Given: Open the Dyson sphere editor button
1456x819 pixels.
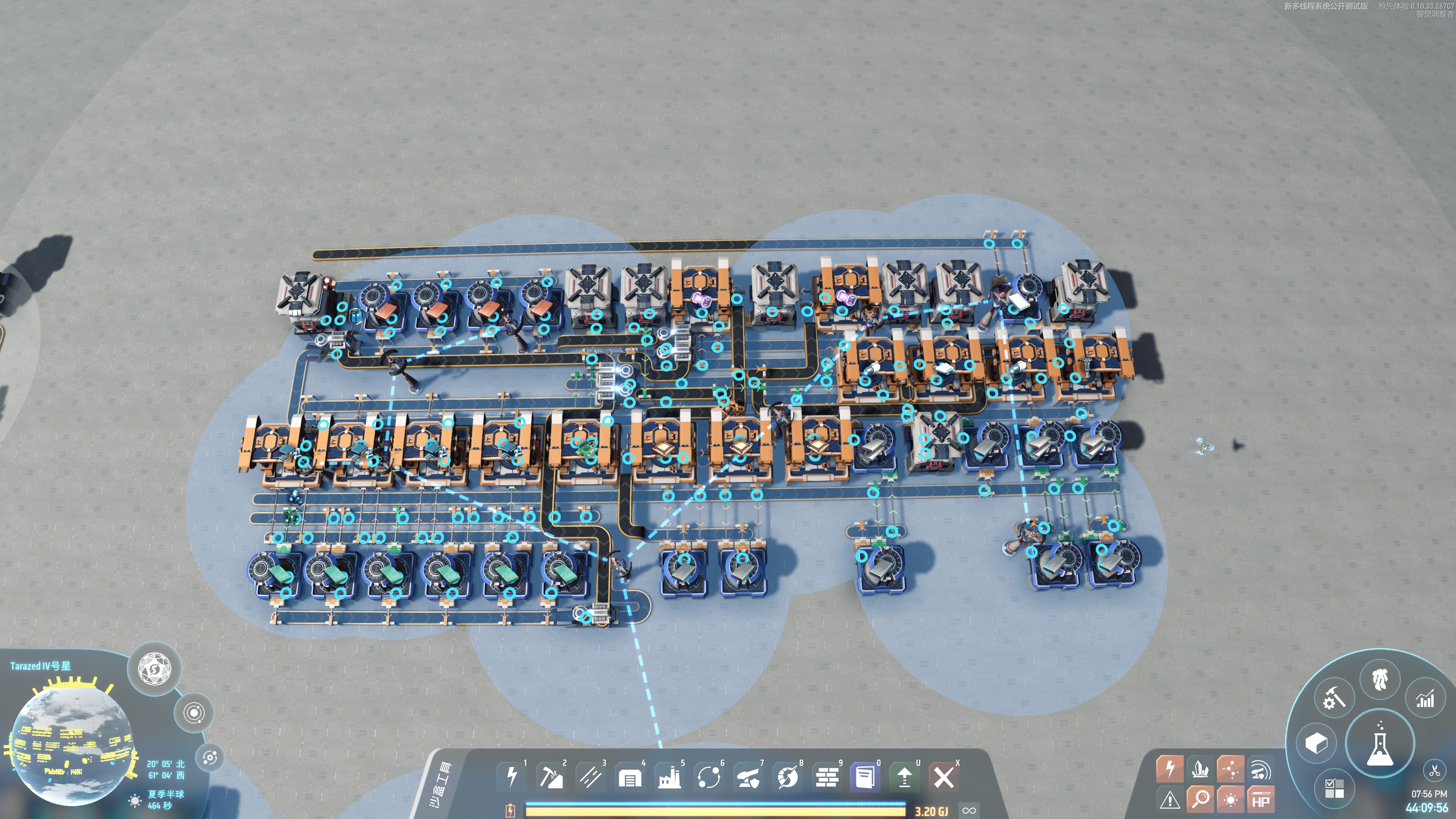Looking at the screenshot, I should click(155, 668).
